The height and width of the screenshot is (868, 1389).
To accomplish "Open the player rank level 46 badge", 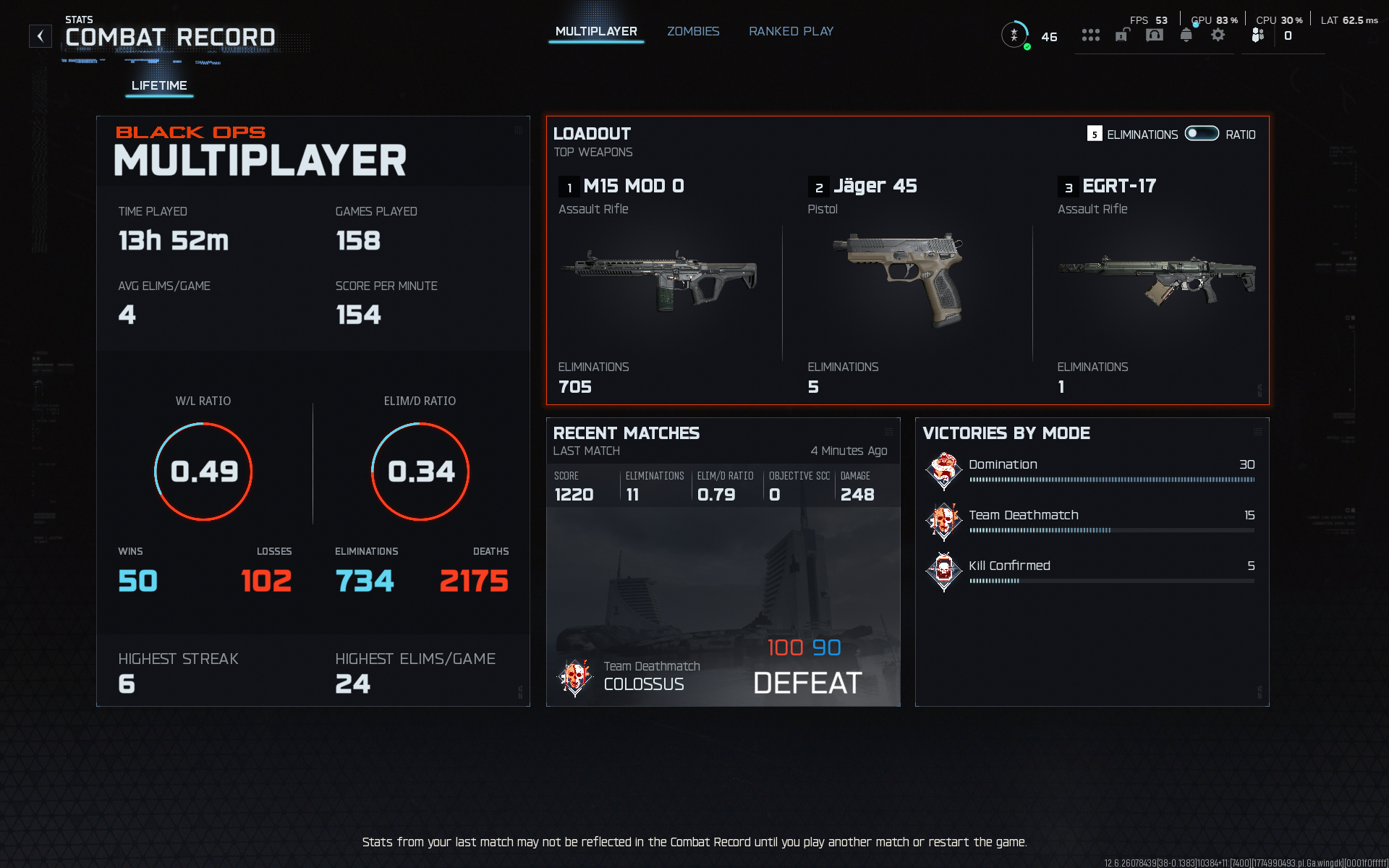I will [x=1016, y=35].
